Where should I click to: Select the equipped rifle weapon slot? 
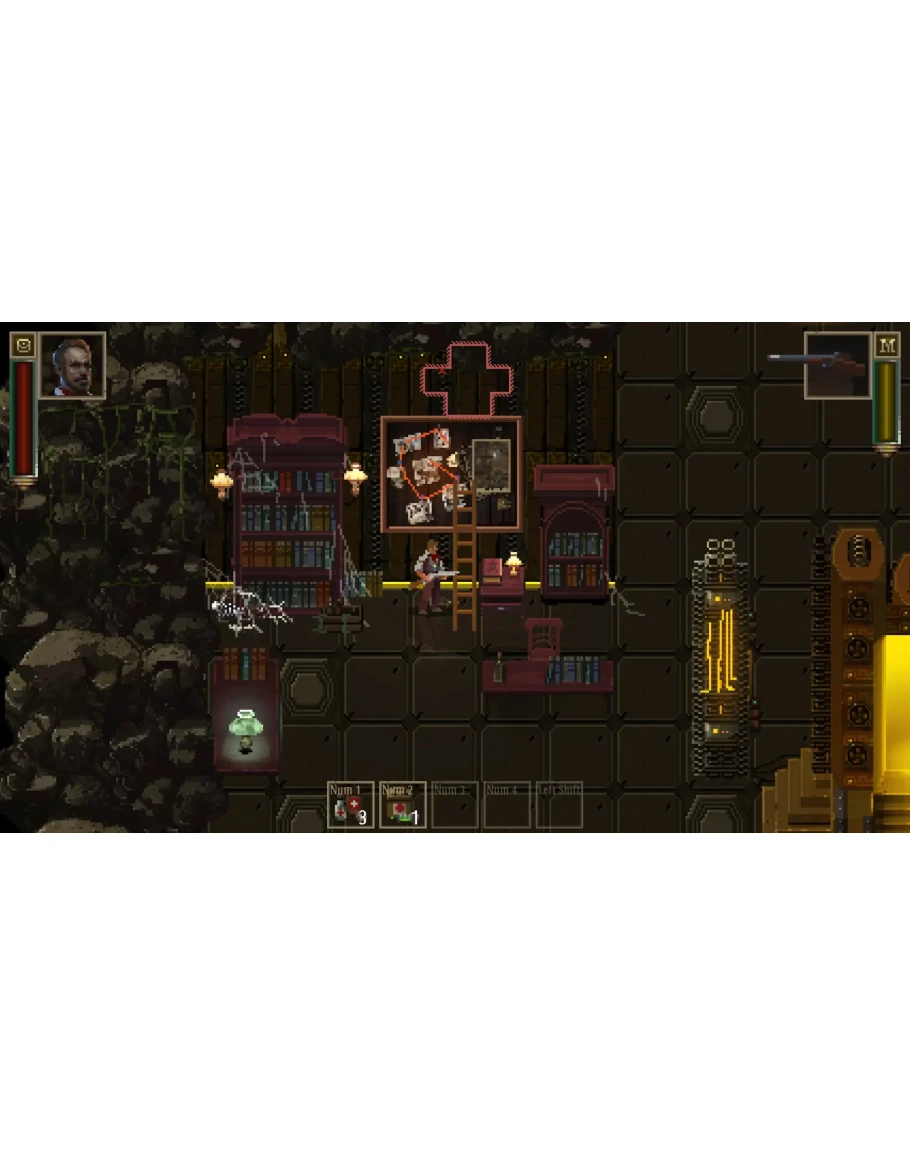tap(837, 365)
